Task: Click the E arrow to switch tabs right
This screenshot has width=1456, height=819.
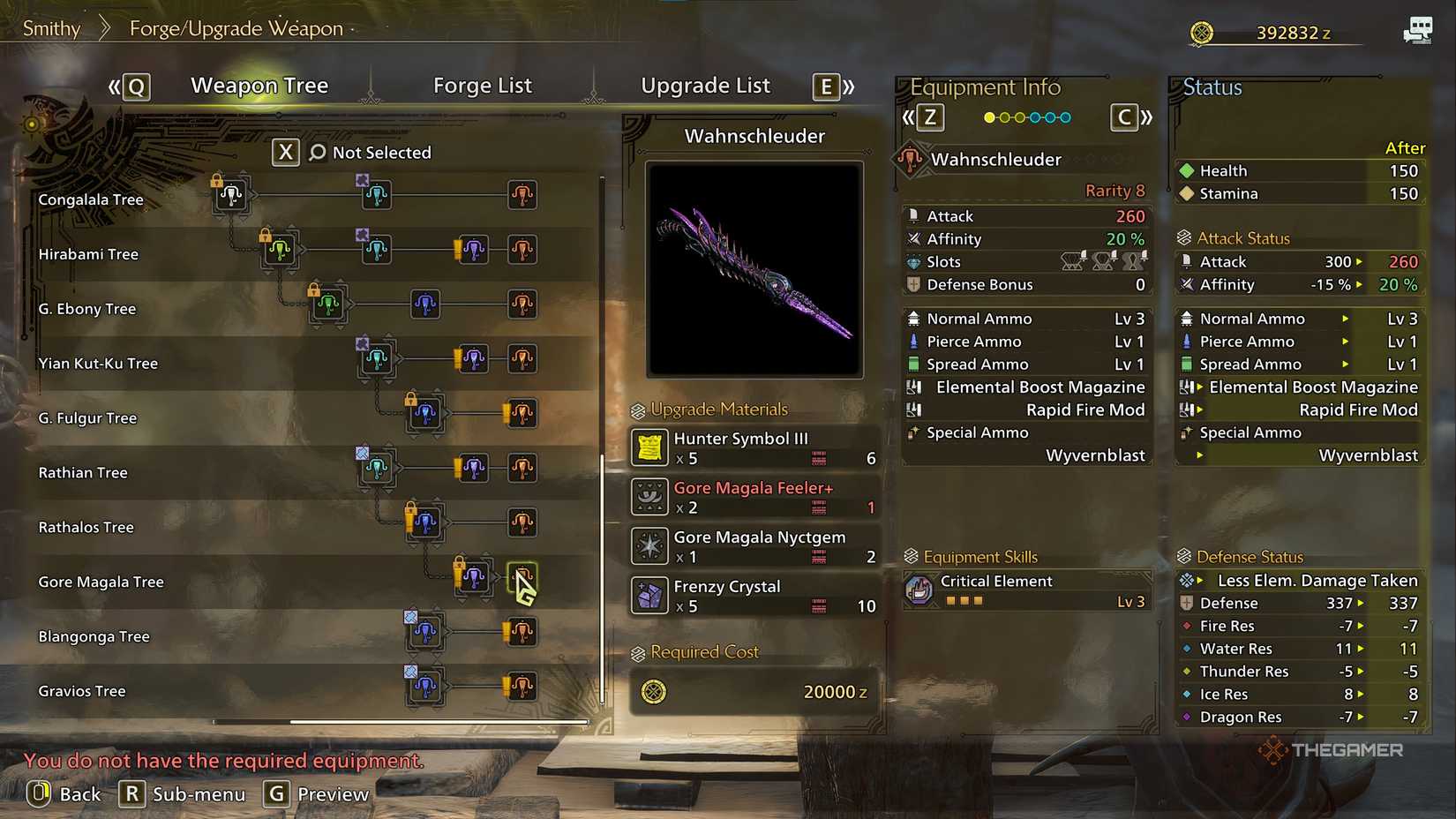Action: (825, 86)
